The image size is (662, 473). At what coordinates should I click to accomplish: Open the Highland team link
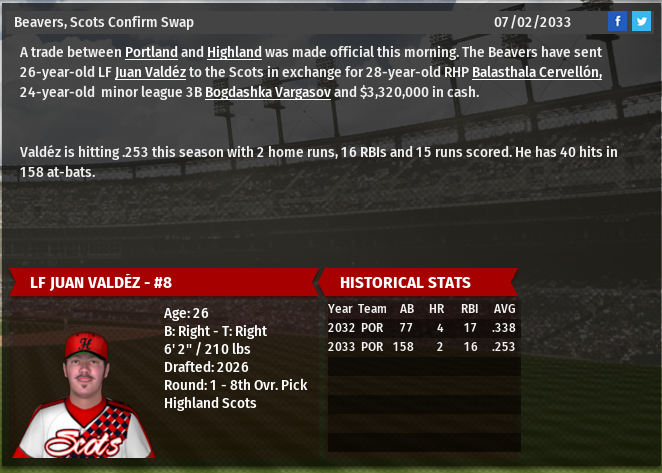(x=234, y=52)
